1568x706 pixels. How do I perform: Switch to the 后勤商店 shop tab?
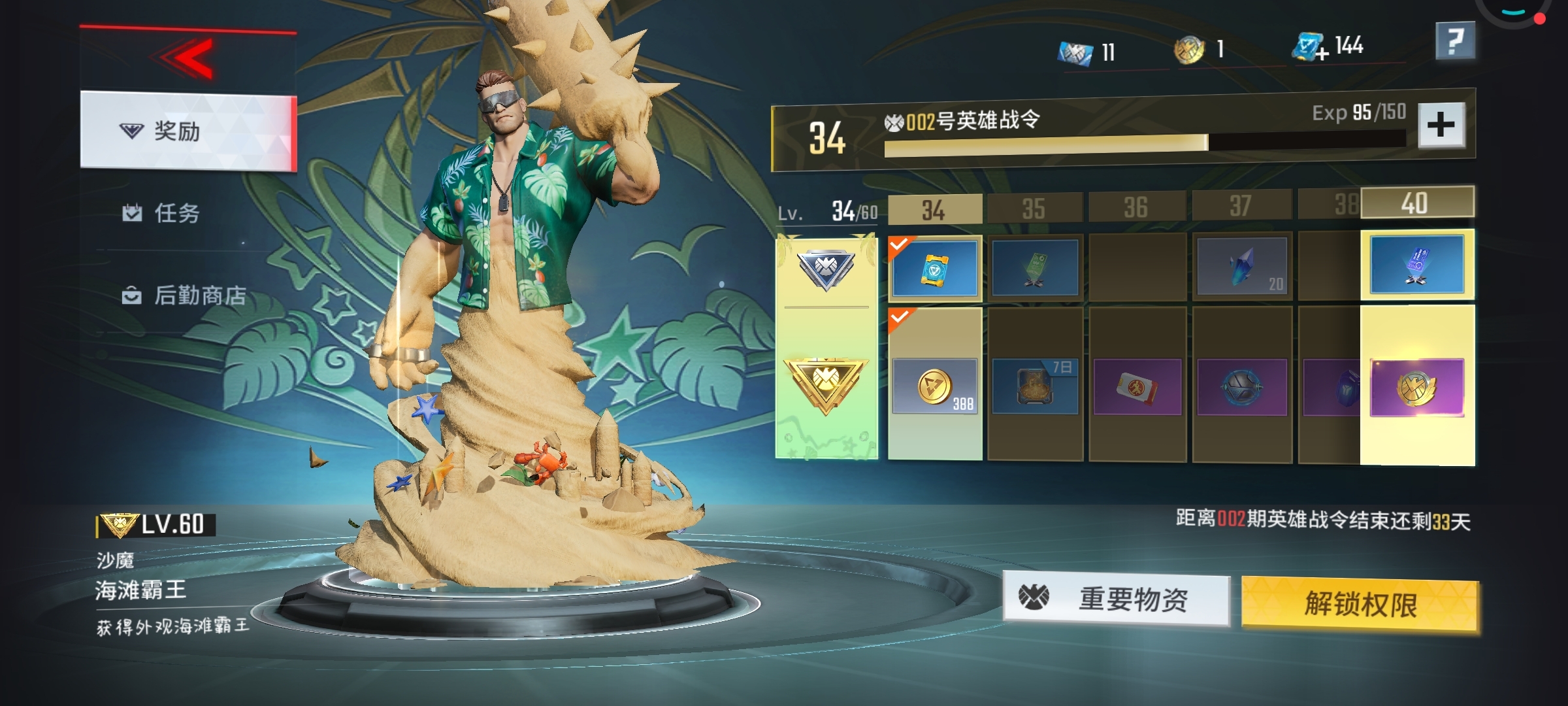(x=199, y=295)
